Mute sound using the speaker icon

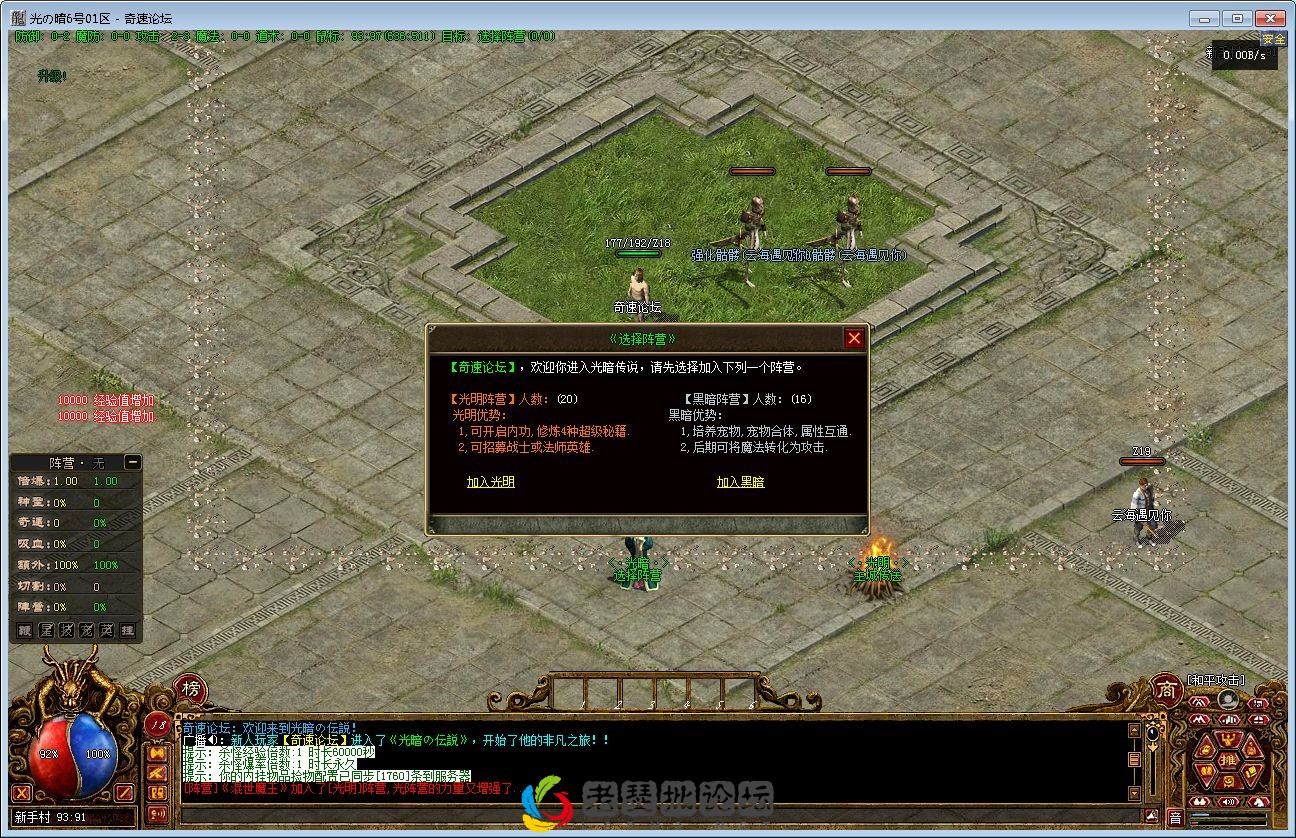point(1227,802)
